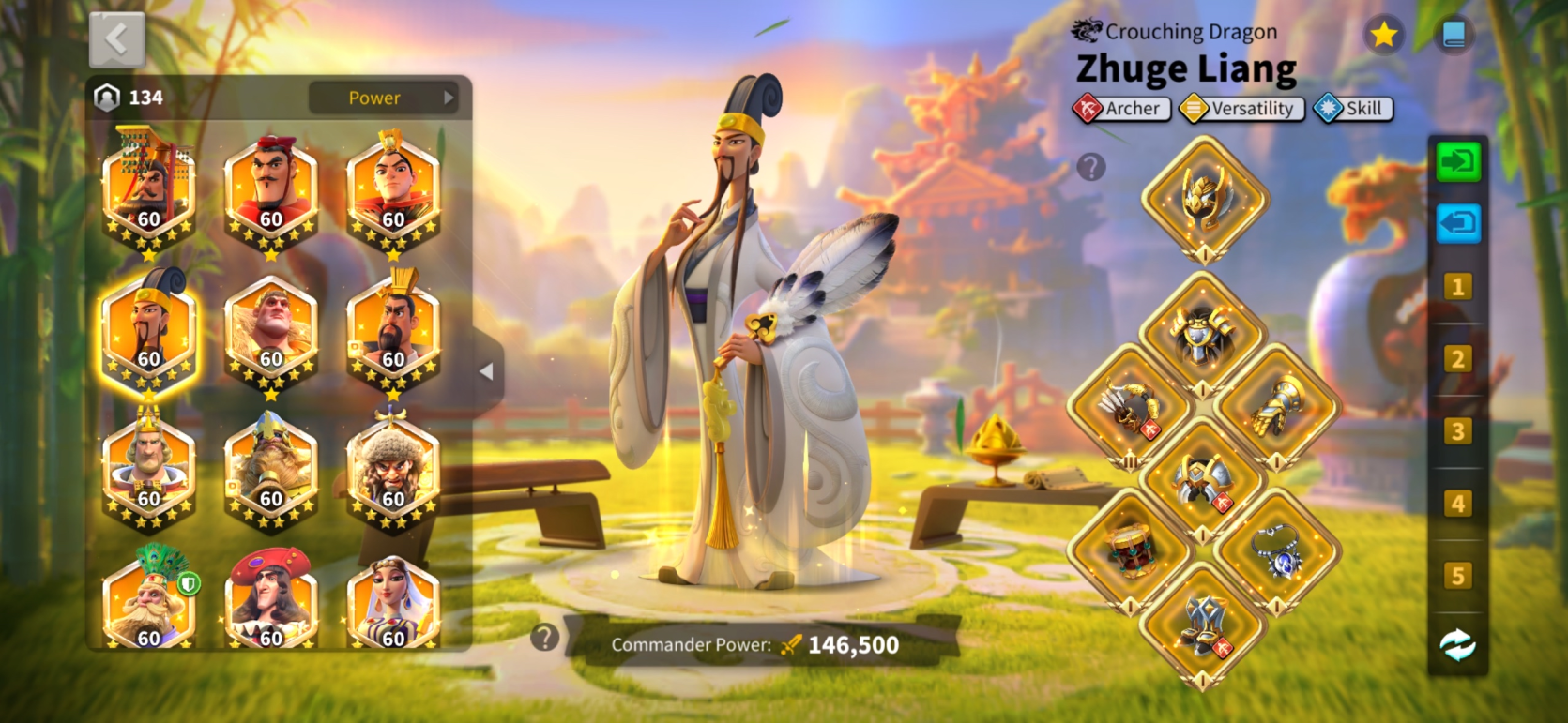Collapse the commander list with the side arrow
This screenshot has height=723, width=1568.
(x=486, y=371)
